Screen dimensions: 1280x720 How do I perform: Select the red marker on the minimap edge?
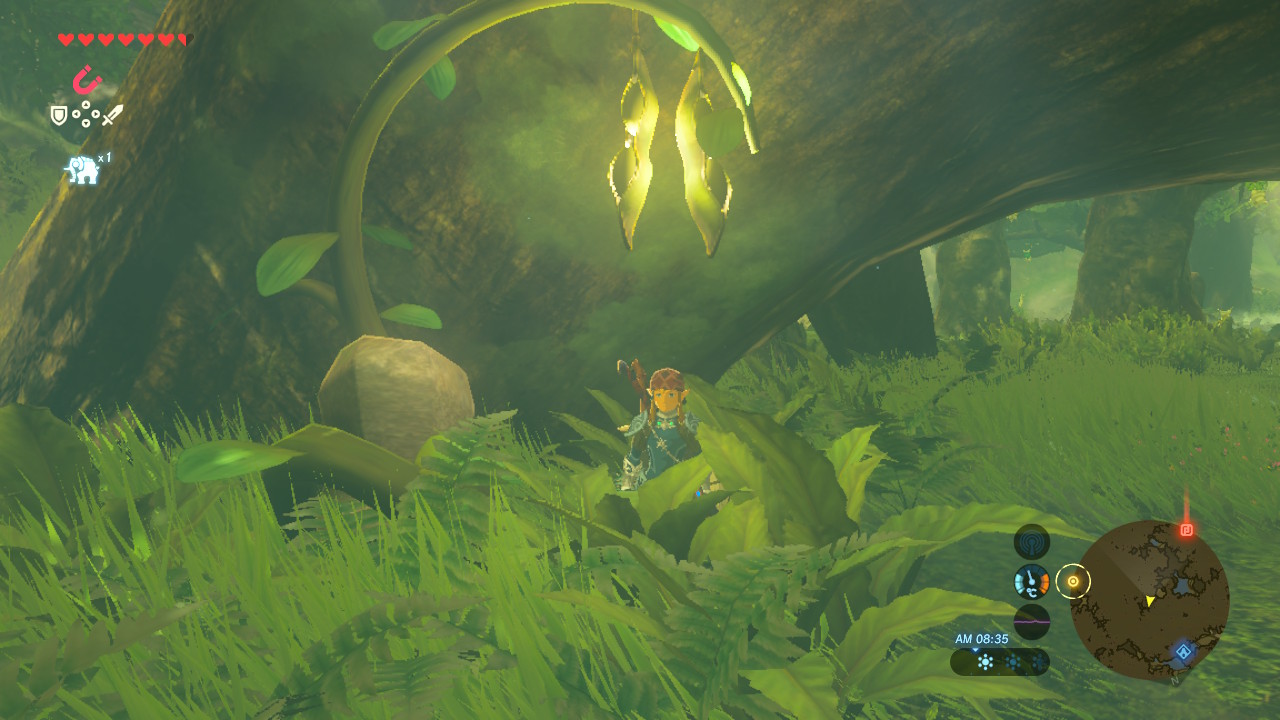coord(1186,529)
